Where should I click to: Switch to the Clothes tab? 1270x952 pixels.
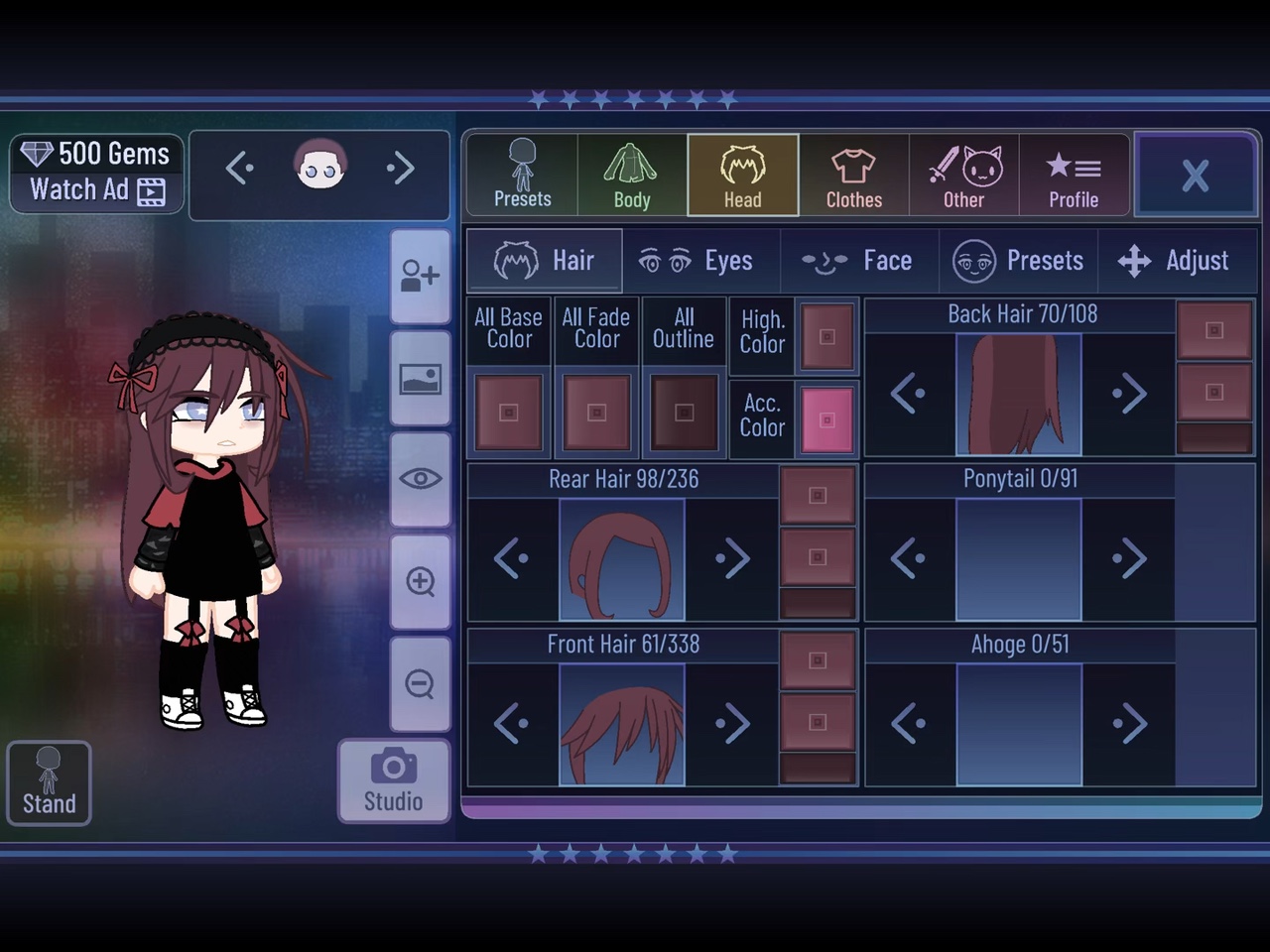[x=853, y=176]
